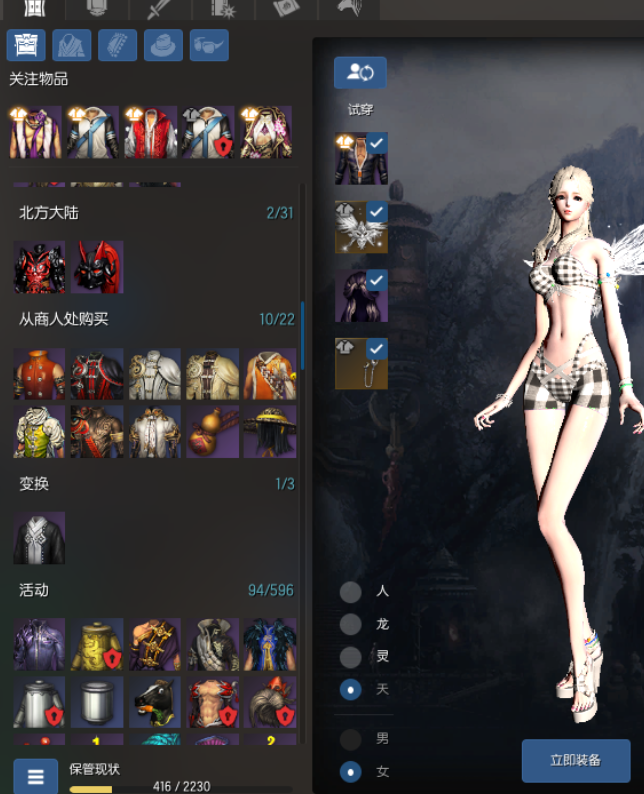This screenshot has width=644, height=794.
Task: Switch race to 灵
Action: 351,657
